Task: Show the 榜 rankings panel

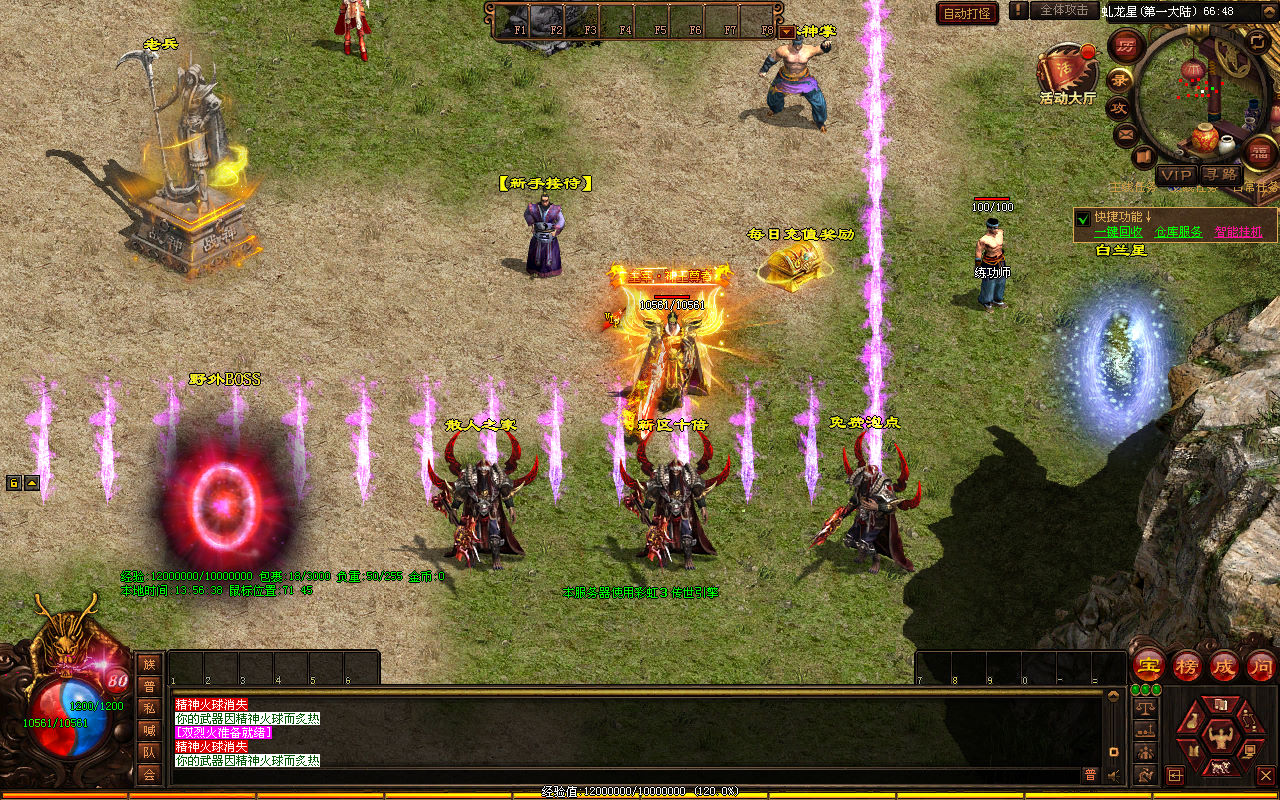Action: [1187, 665]
